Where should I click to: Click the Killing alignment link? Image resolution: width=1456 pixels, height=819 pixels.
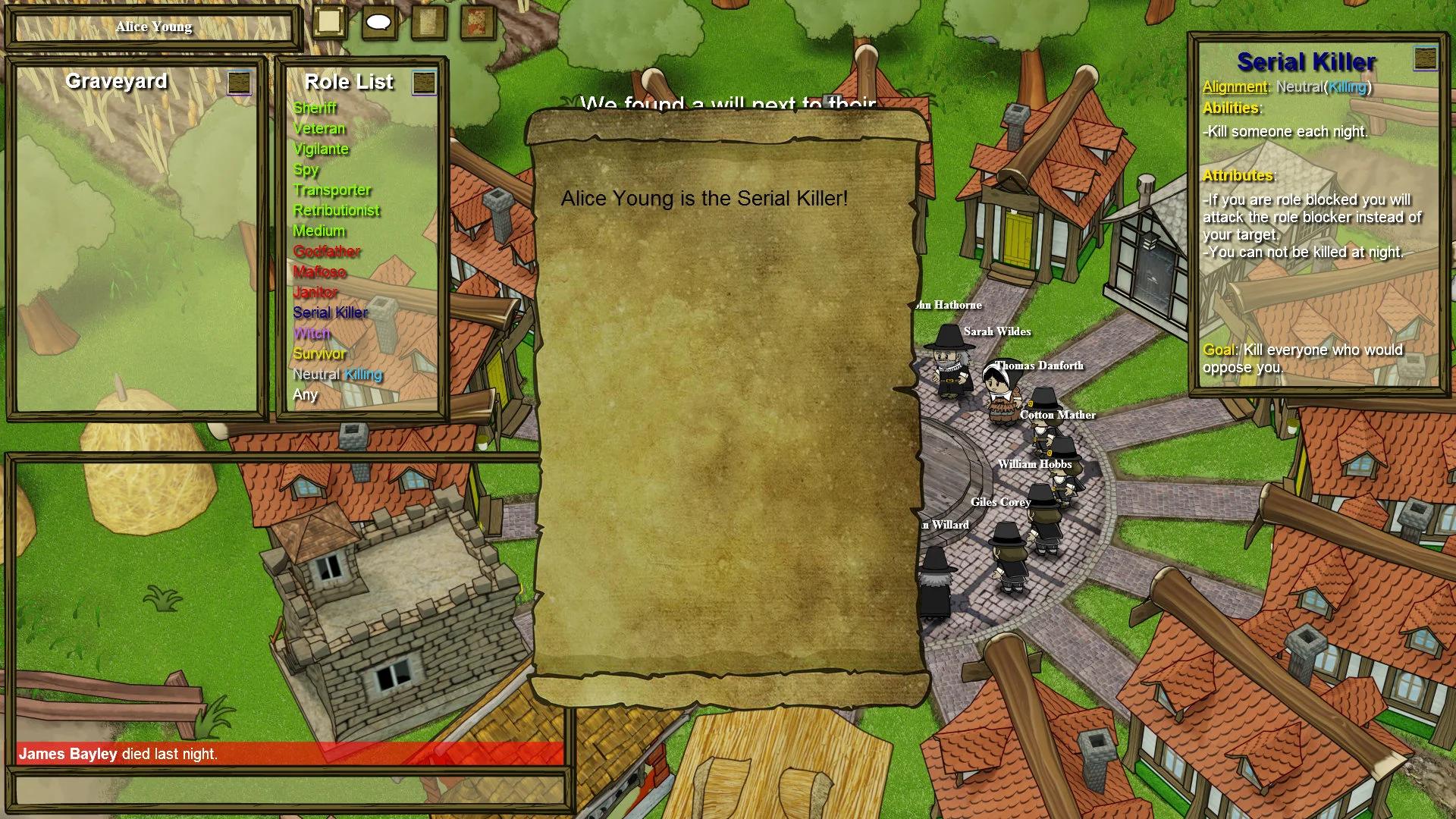pyautogui.click(x=1348, y=87)
